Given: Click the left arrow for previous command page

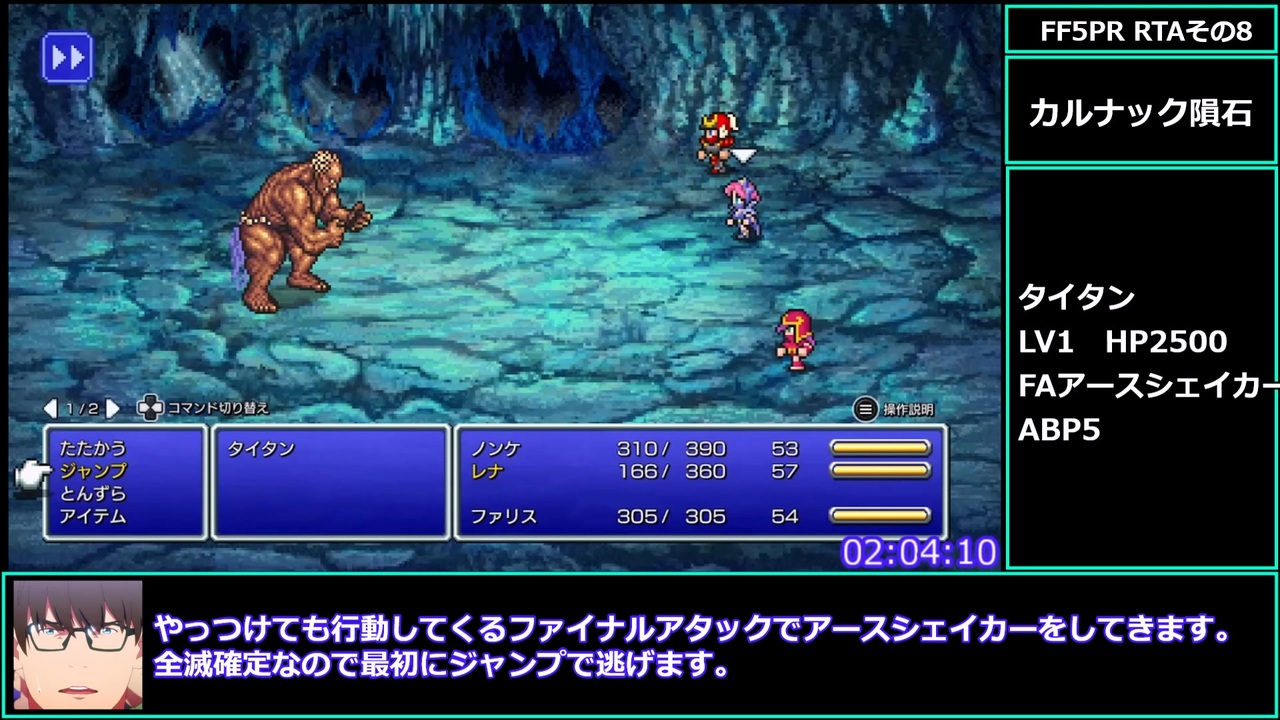Looking at the screenshot, I should click(48, 409).
